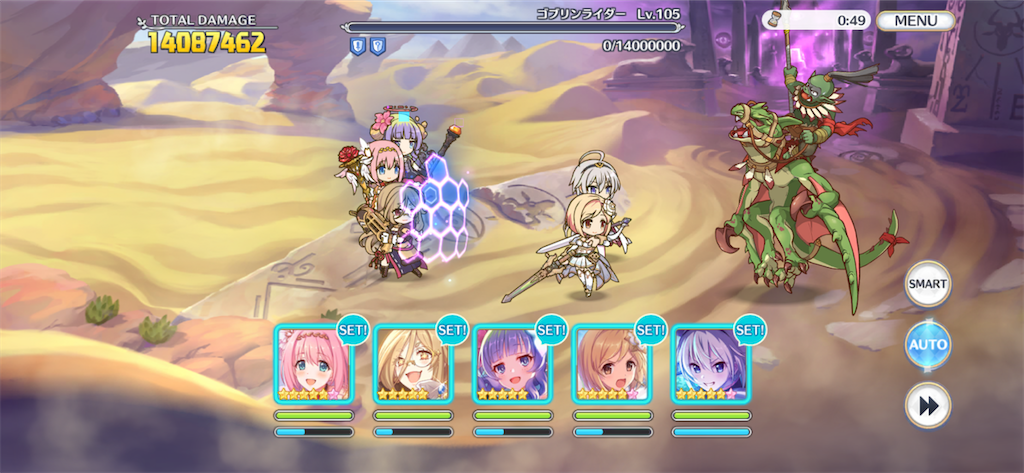Trigger the pink-haired girl's Union Burst portrait
Screen dimensions: 1024x473
[313, 363]
